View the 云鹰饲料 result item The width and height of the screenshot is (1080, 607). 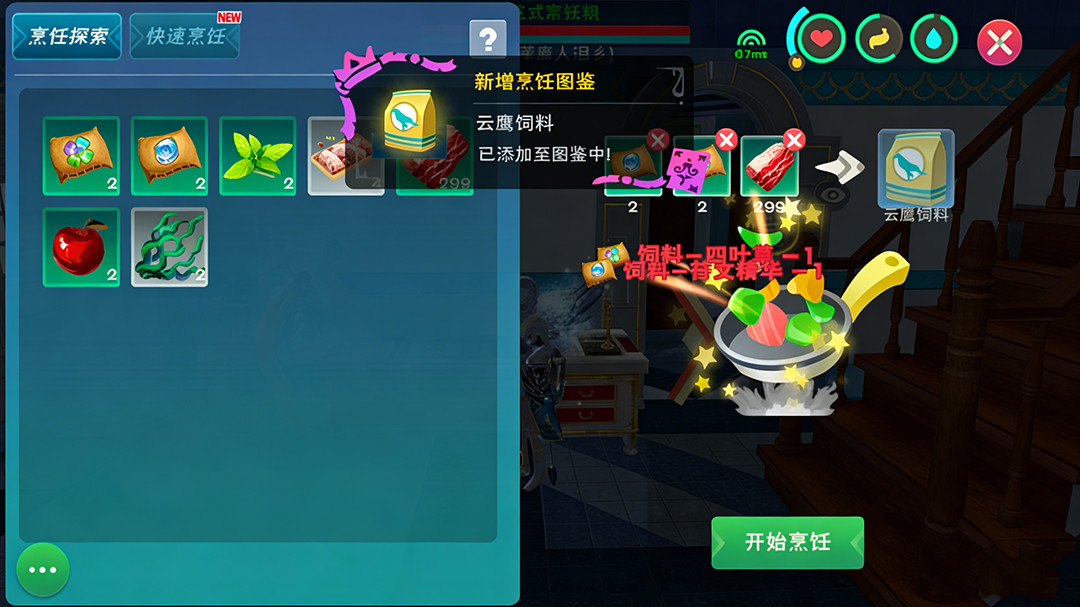point(915,168)
